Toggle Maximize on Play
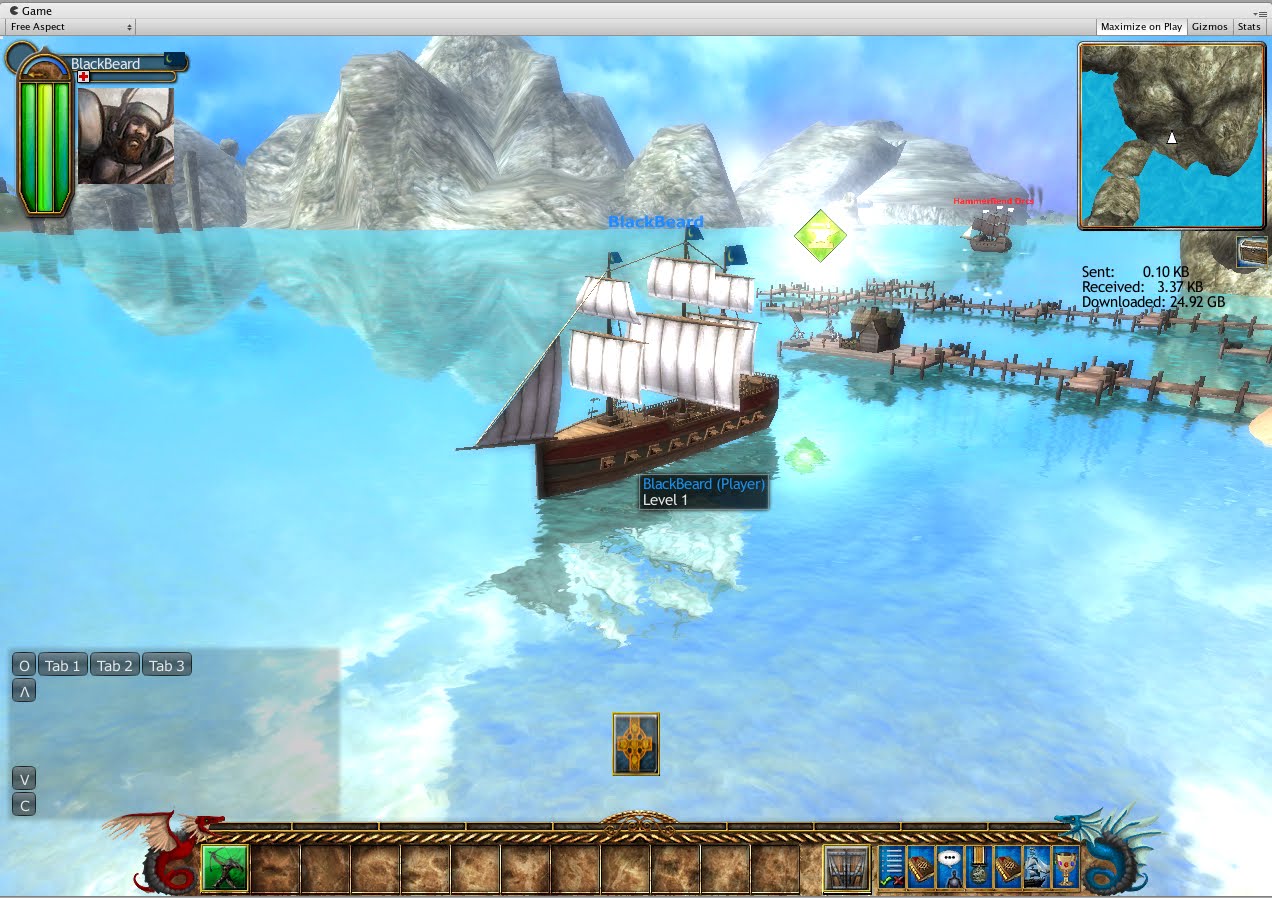 1141,27
